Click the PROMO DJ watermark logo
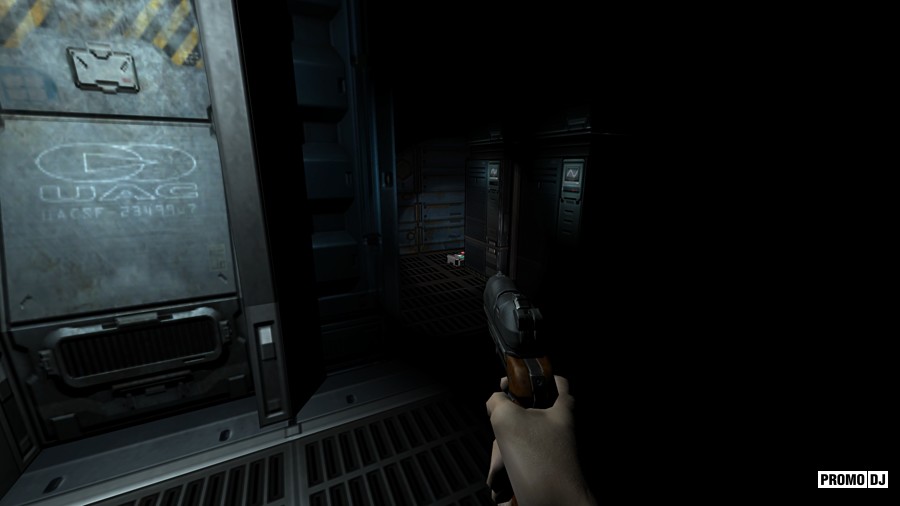900x506 pixels. [x=853, y=479]
